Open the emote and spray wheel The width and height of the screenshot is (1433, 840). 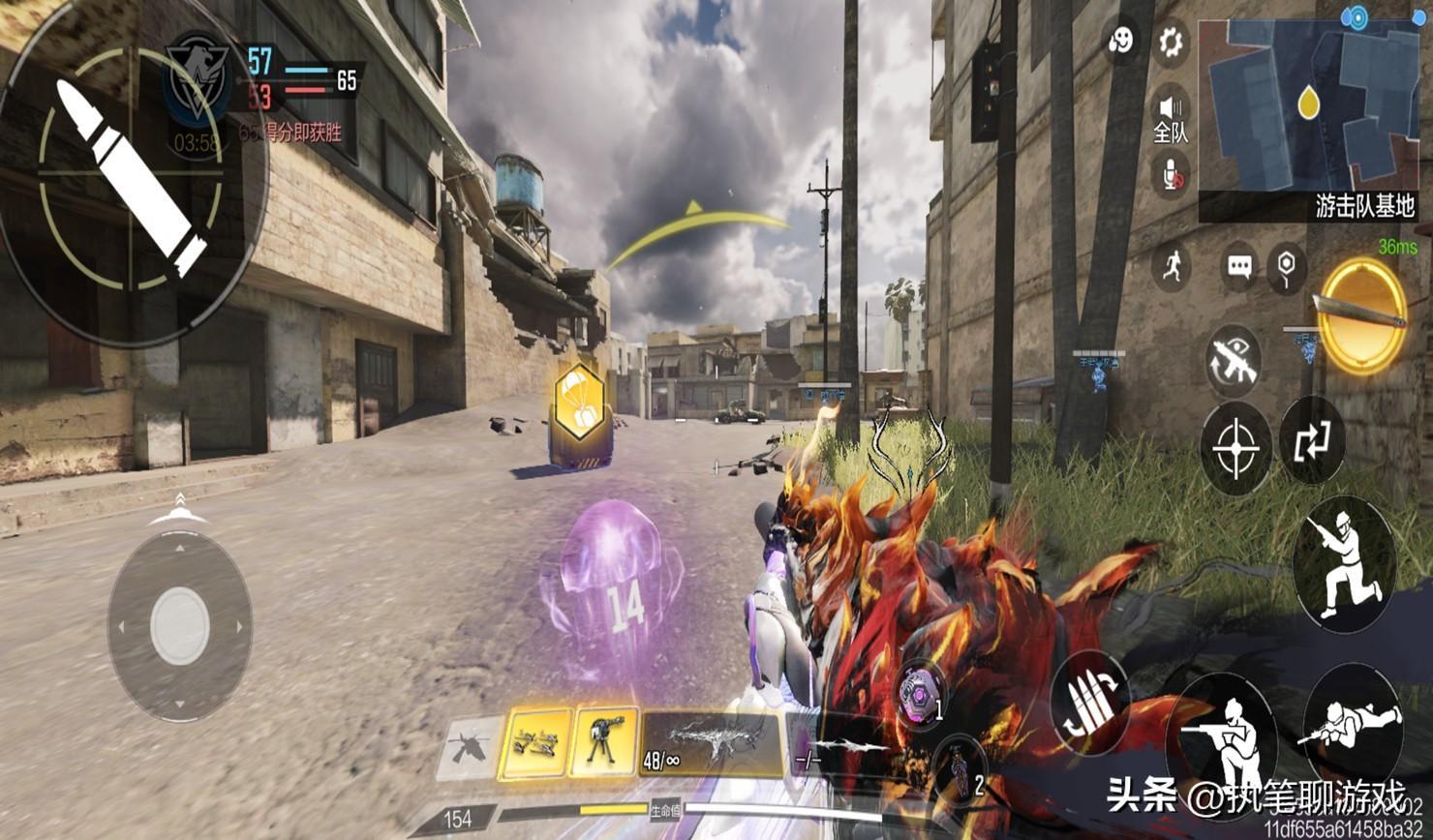(x=1121, y=41)
